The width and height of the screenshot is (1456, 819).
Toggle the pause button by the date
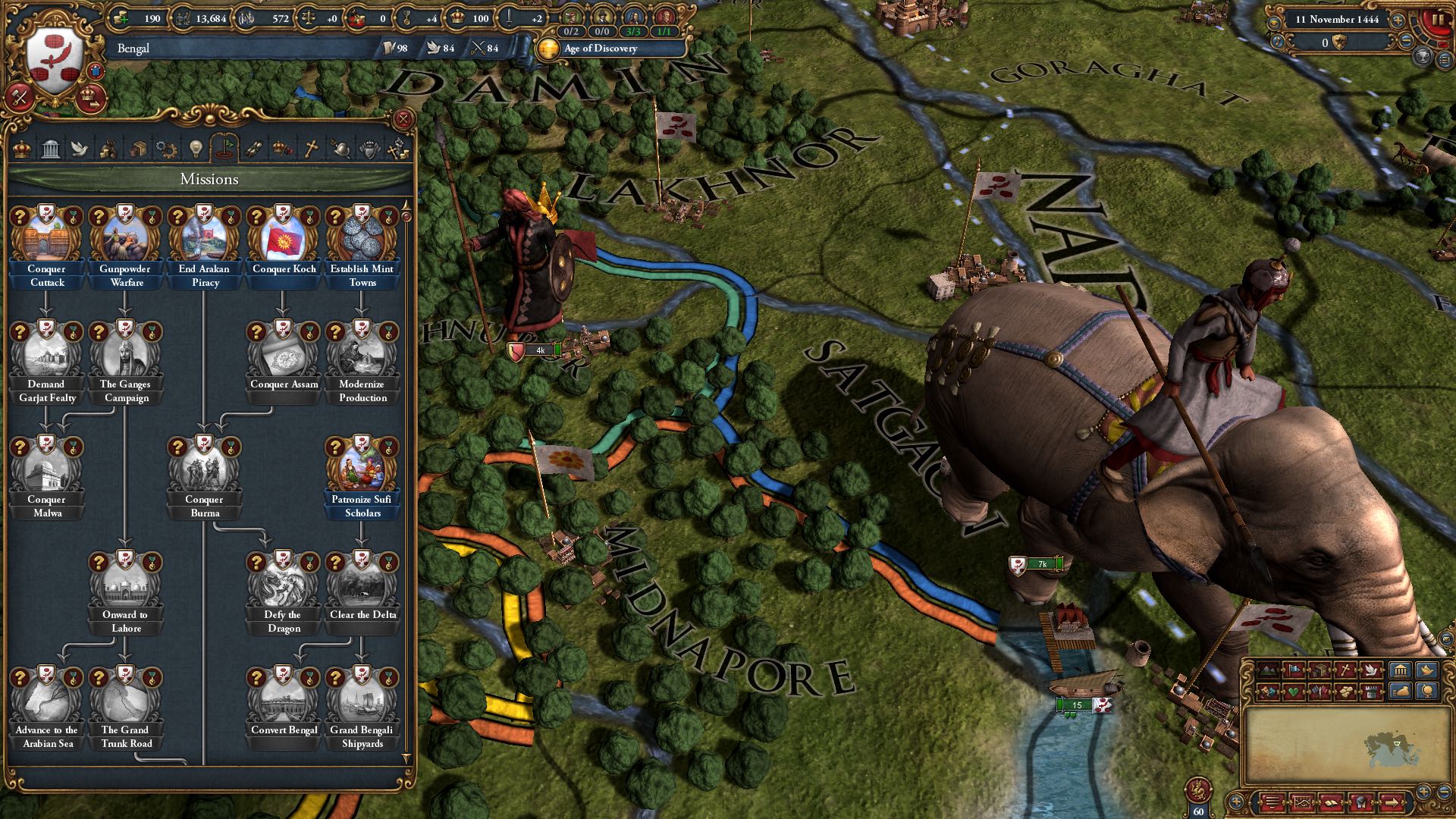pos(1436,21)
